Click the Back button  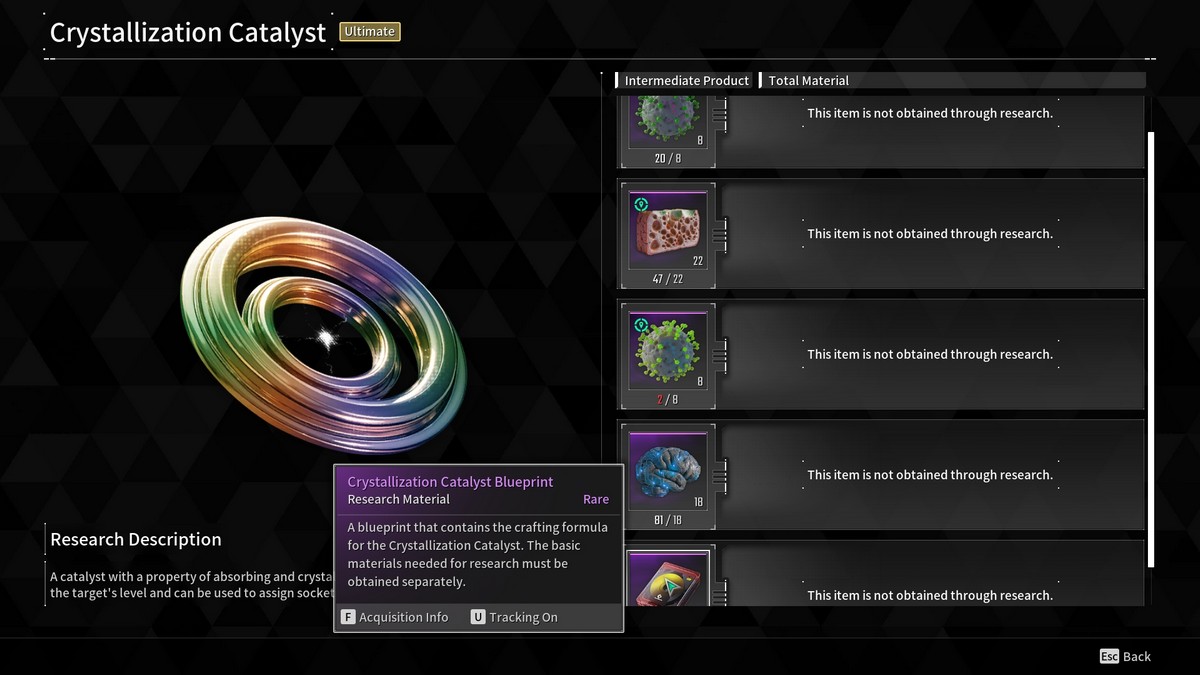[1125, 656]
